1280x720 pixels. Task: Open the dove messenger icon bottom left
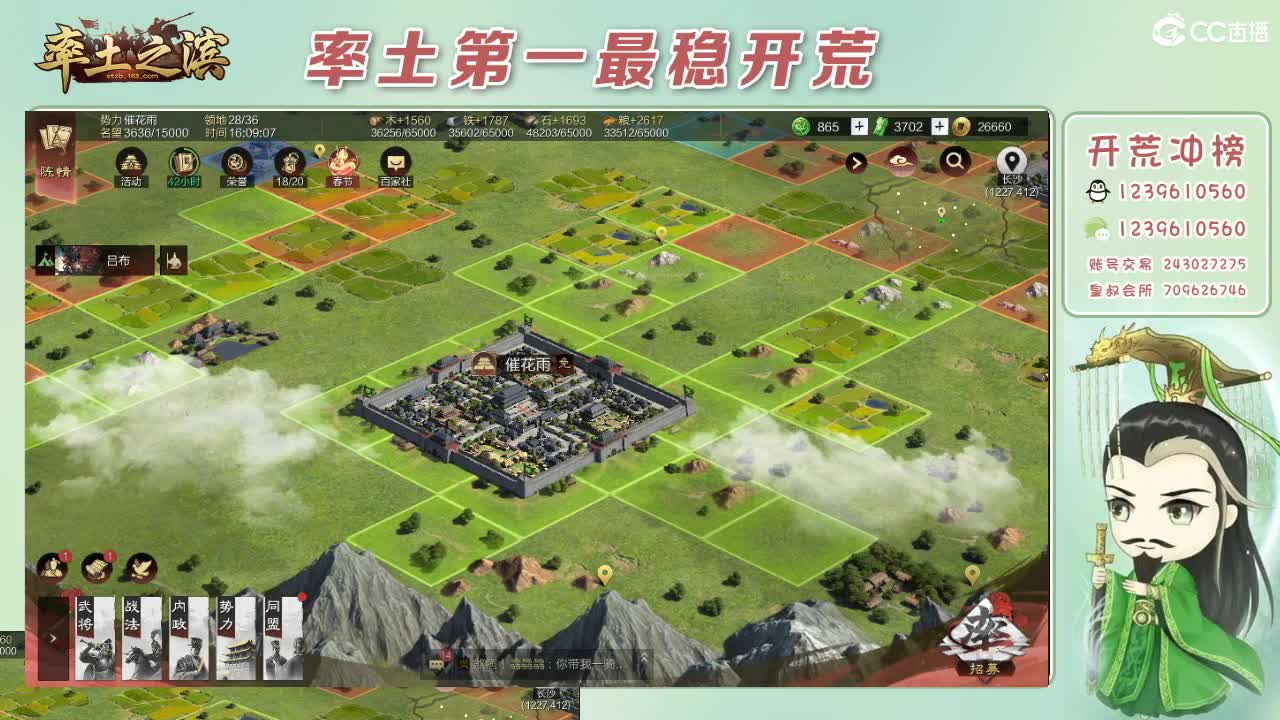pyautogui.click(x=140, y=568)
